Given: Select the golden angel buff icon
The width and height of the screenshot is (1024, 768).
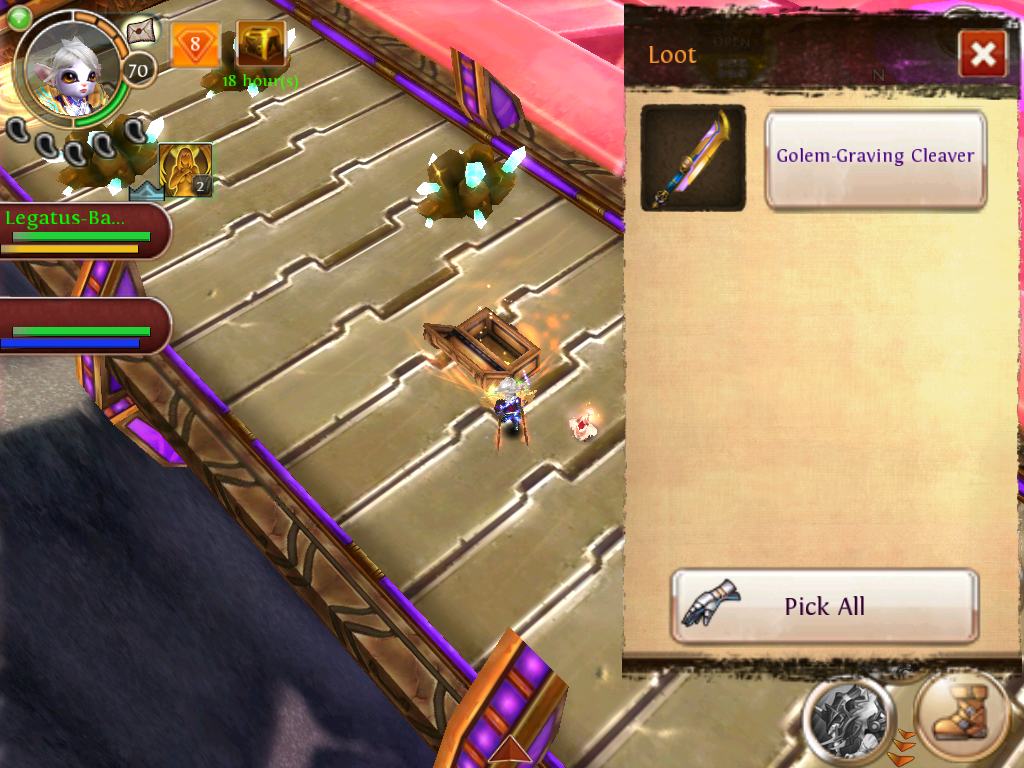Looking at the screenshot, I should tap(185, 170).
